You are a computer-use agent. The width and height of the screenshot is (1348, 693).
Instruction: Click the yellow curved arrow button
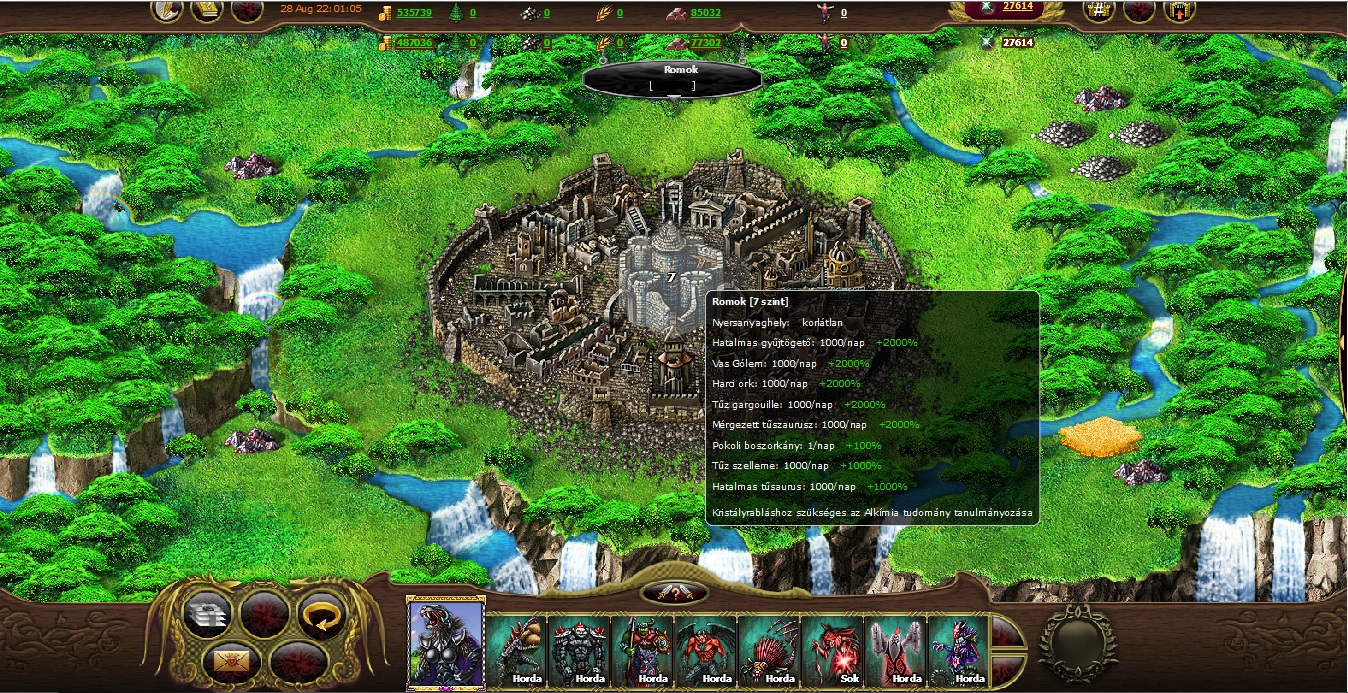[322, 614]
